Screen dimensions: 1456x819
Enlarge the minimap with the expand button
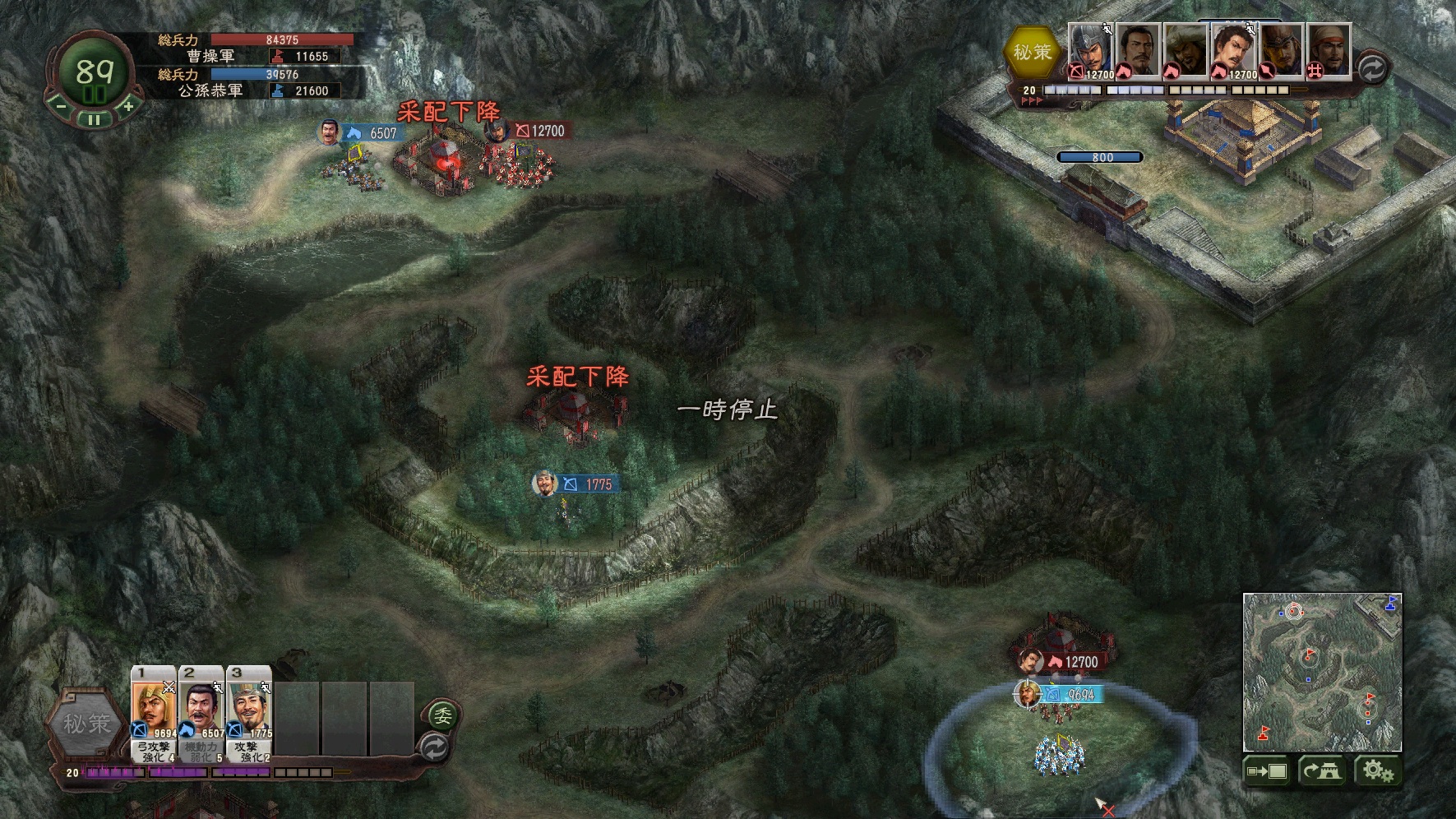(x=1266, y=771)
